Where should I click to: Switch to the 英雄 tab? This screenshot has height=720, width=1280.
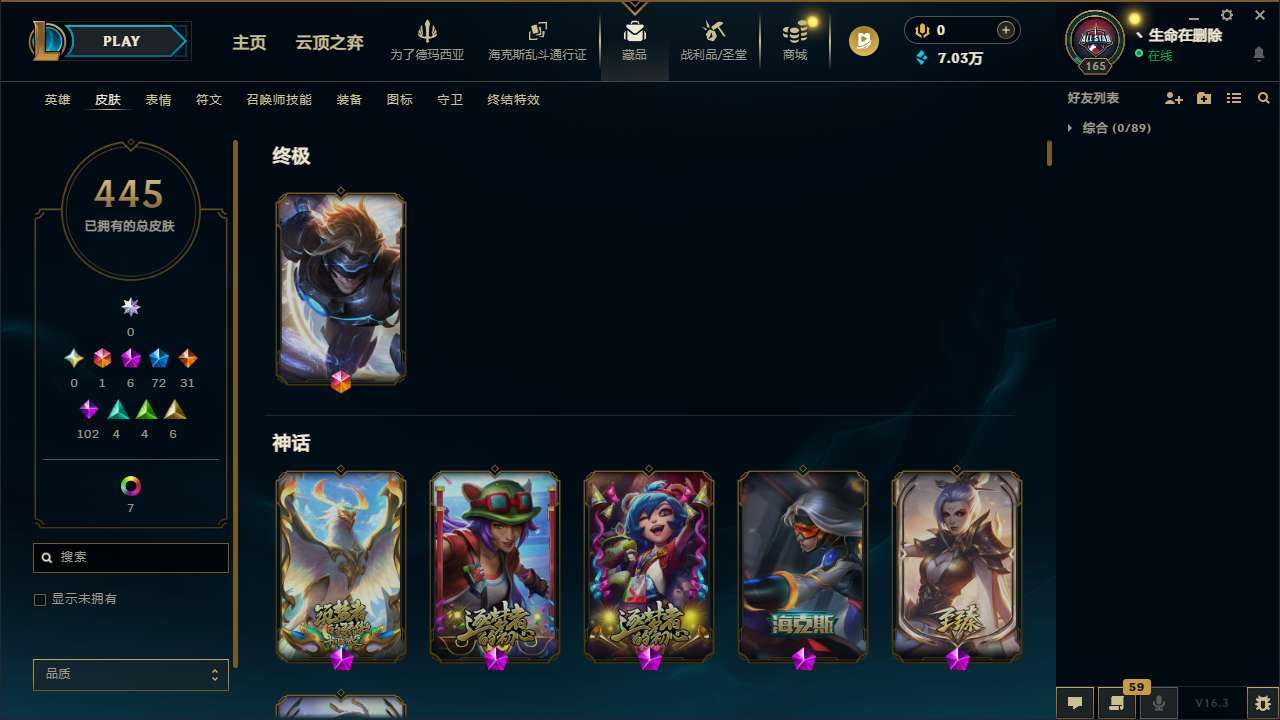pyautogui.click(x=57, y=100)
